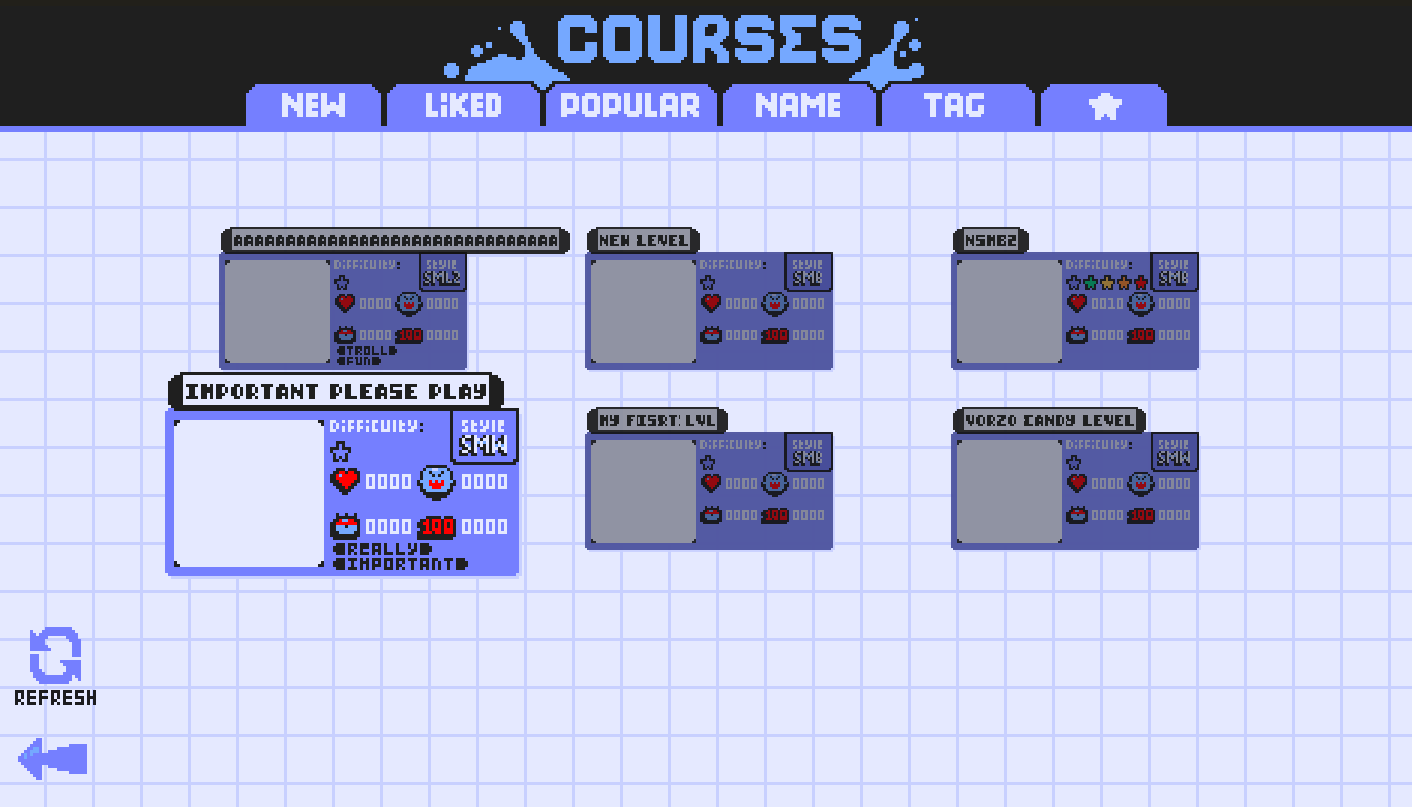The height and width of the screenshot is (807, 1412).
Task: Click the death counter icon on NSMB2
Action: 1077,334
